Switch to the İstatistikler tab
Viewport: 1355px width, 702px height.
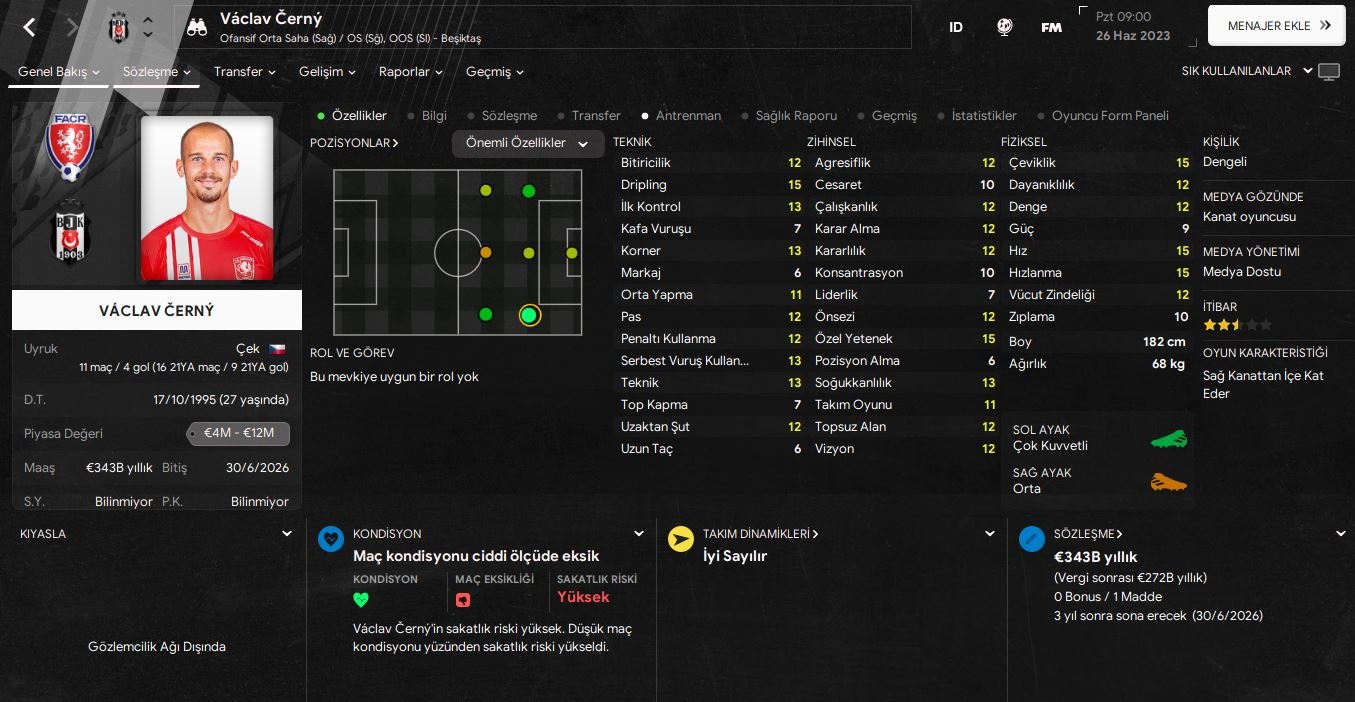click(983, 116)
